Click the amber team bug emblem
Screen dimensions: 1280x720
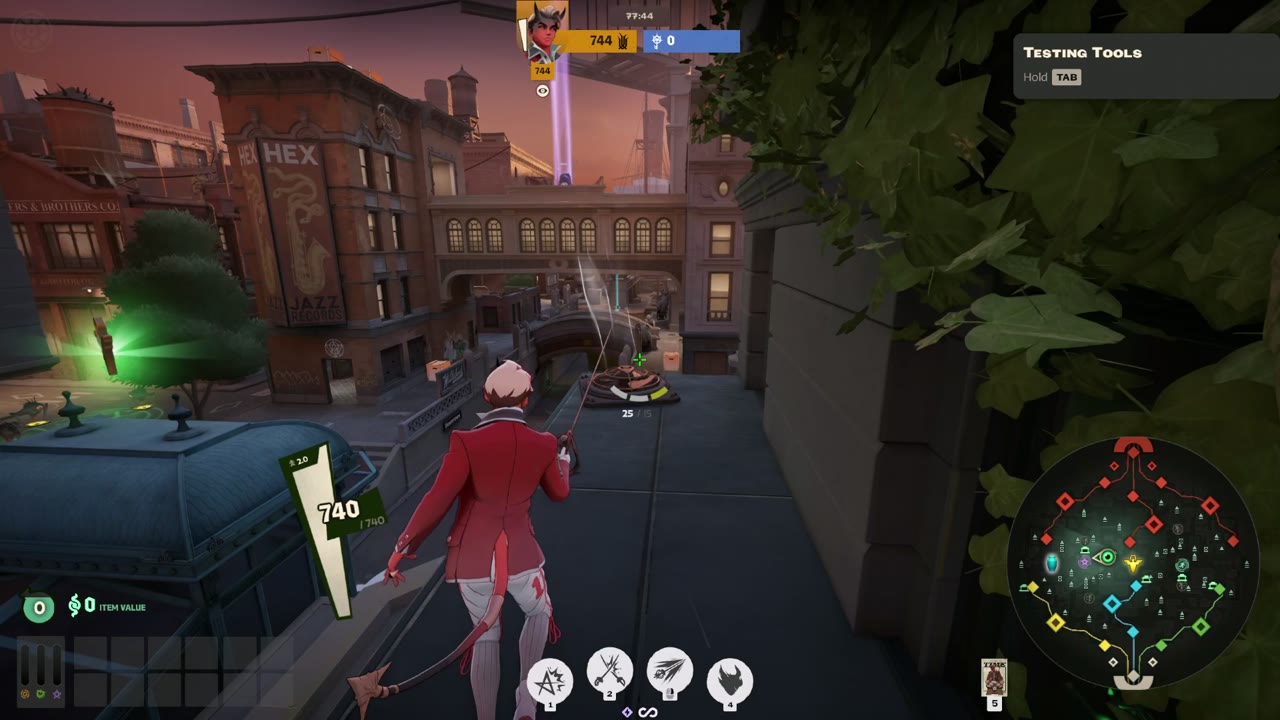(x=622, y=41)
